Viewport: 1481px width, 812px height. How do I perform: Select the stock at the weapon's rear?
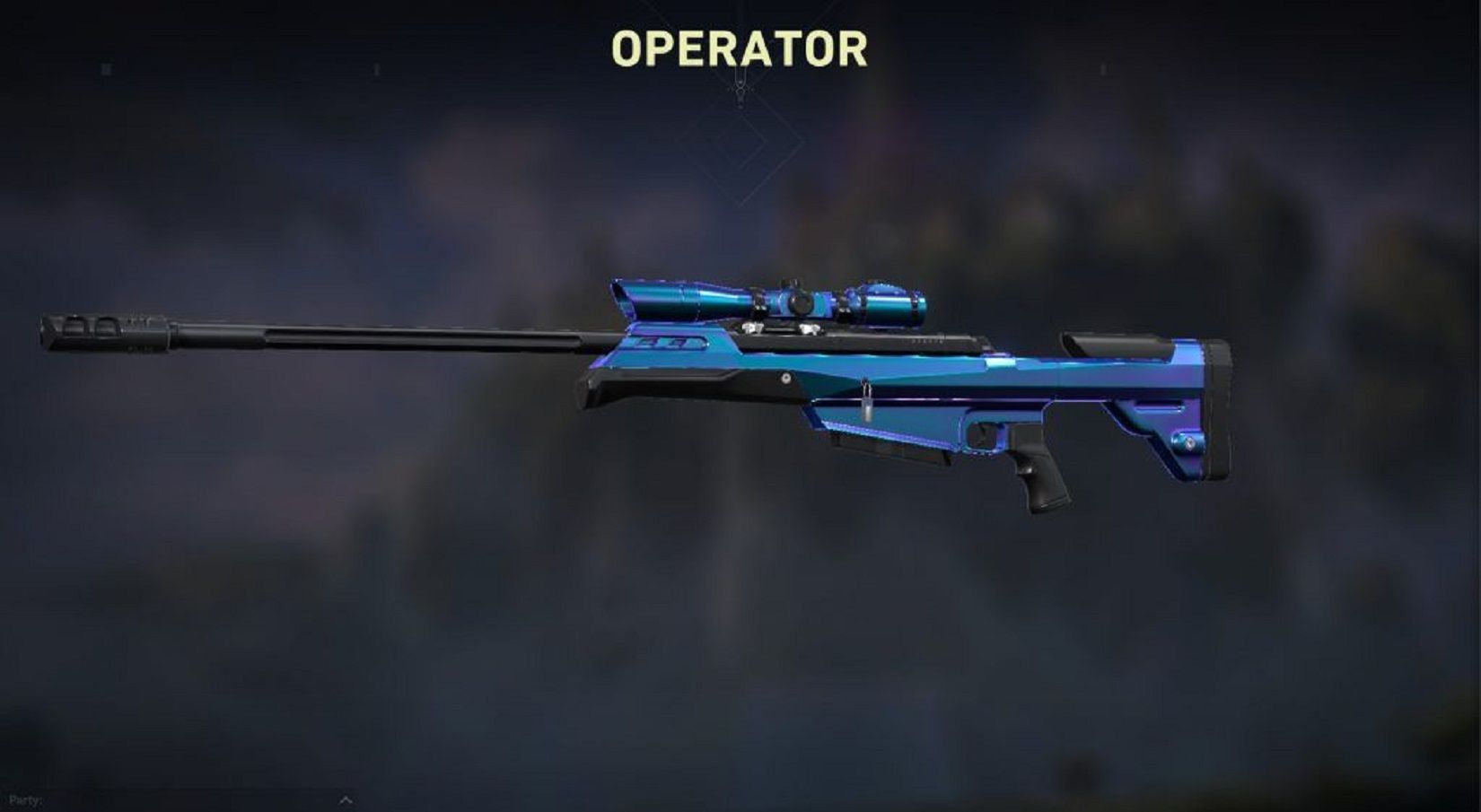point(1158,404)
